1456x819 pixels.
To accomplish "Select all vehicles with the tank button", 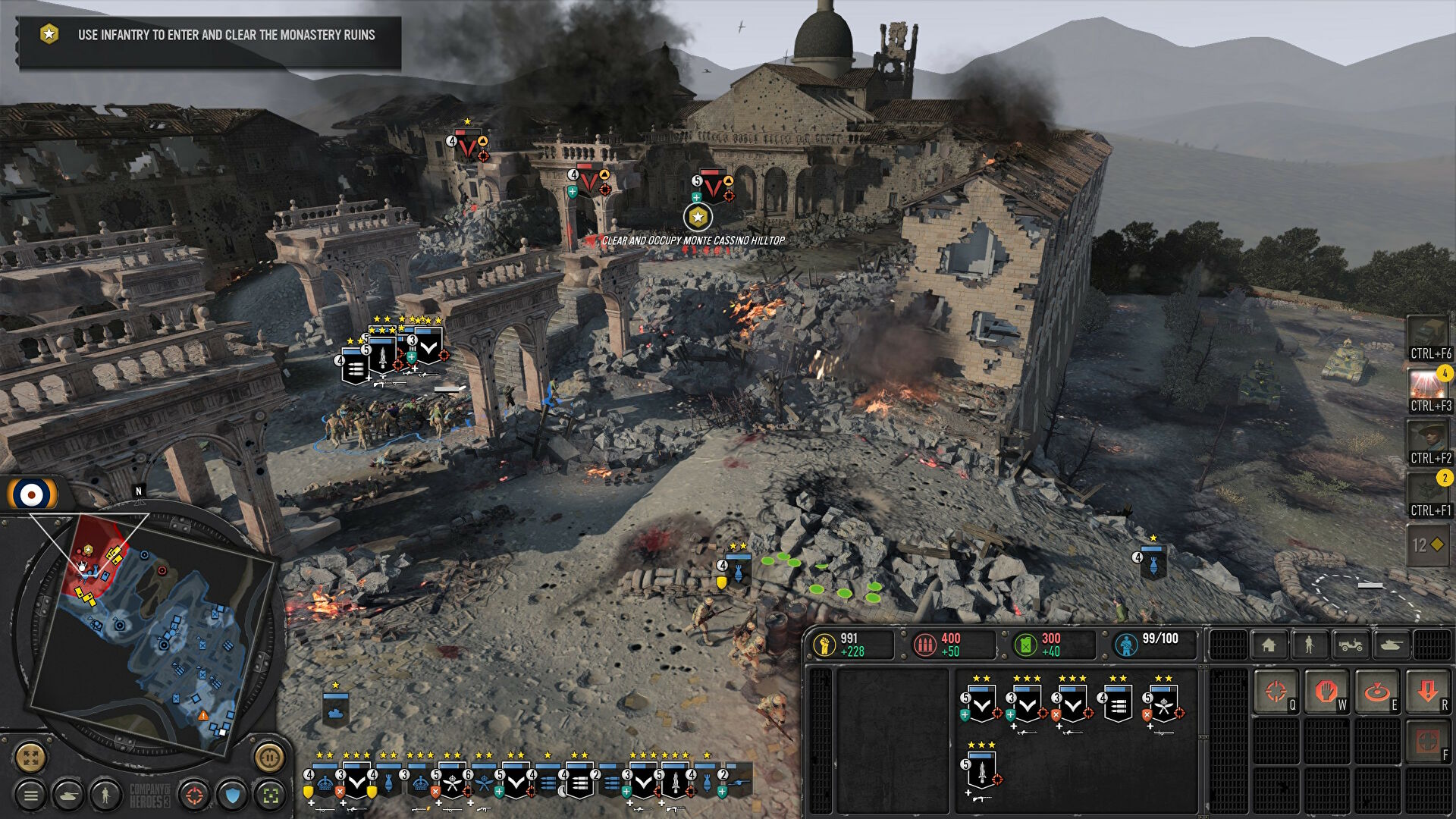I will 68,795.
